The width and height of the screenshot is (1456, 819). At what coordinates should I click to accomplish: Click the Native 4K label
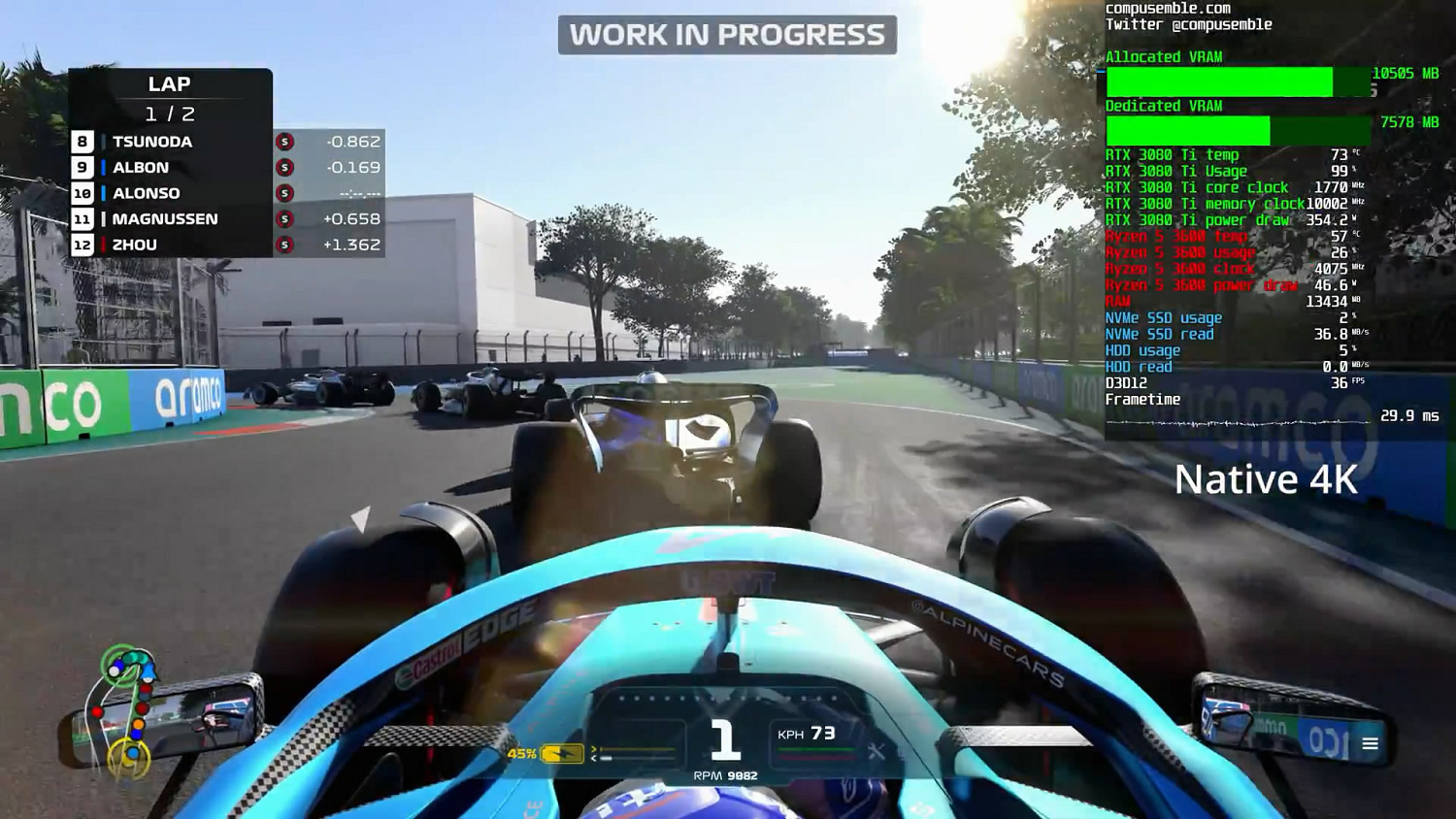point(1266,478)
